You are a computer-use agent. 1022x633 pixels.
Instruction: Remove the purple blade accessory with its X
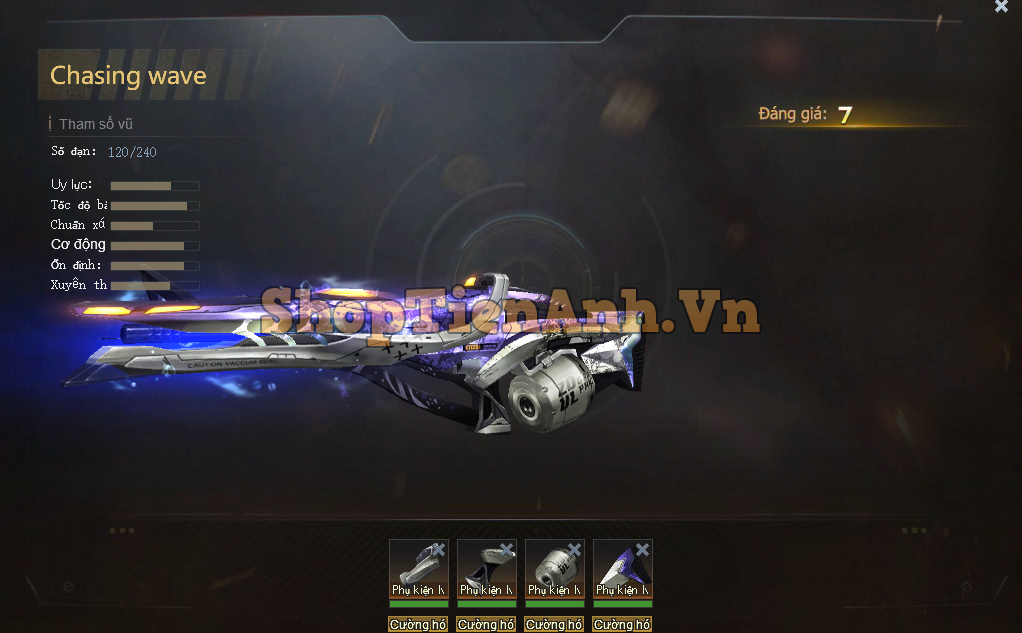(x=643, y=549)
